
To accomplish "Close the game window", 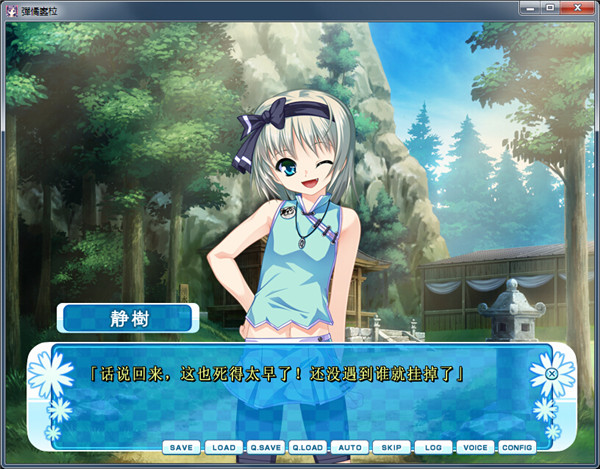I will pos(577,9).
